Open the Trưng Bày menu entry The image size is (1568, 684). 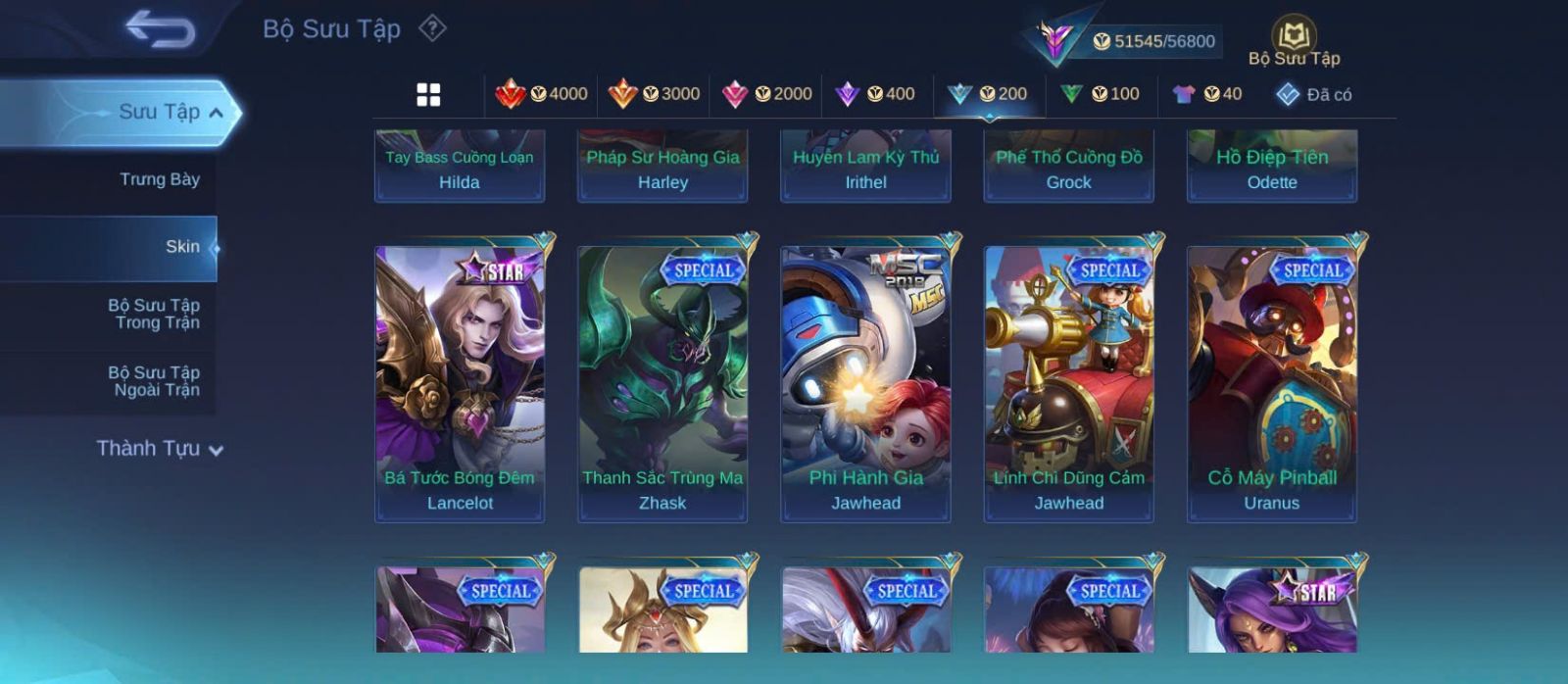(x=159, y=179)
